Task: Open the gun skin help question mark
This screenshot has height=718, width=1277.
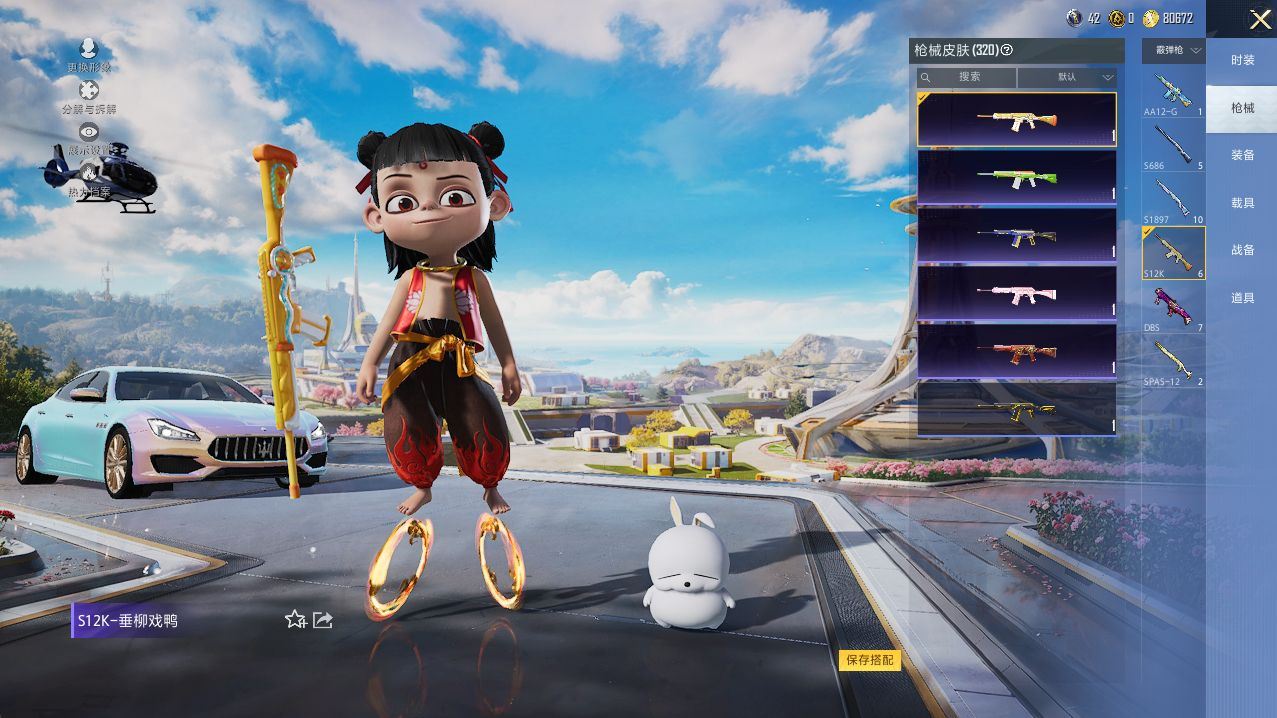Action: pyautogui.click(x=1007, y=49)
